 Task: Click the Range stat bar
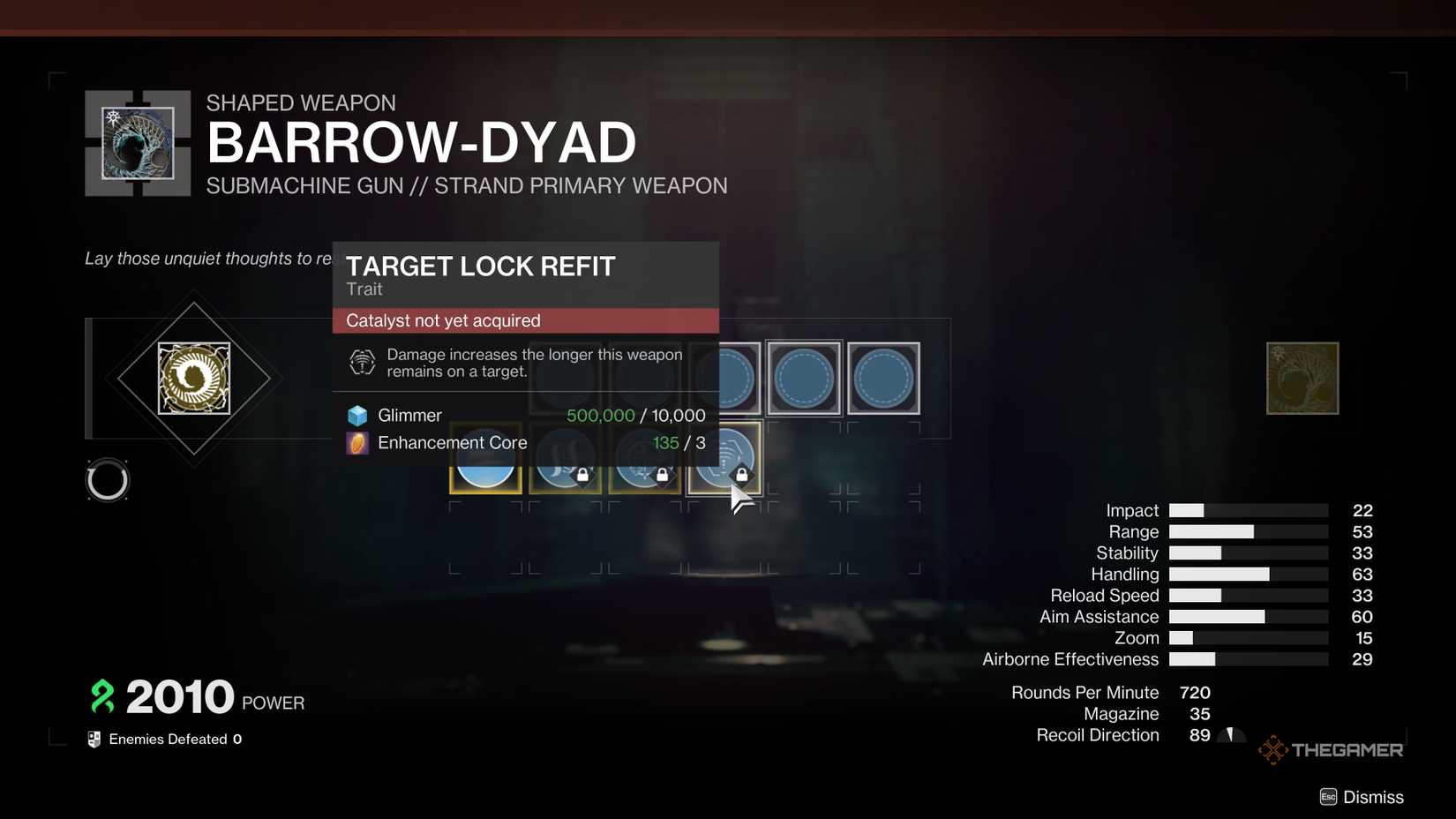tap(1248, 531)
